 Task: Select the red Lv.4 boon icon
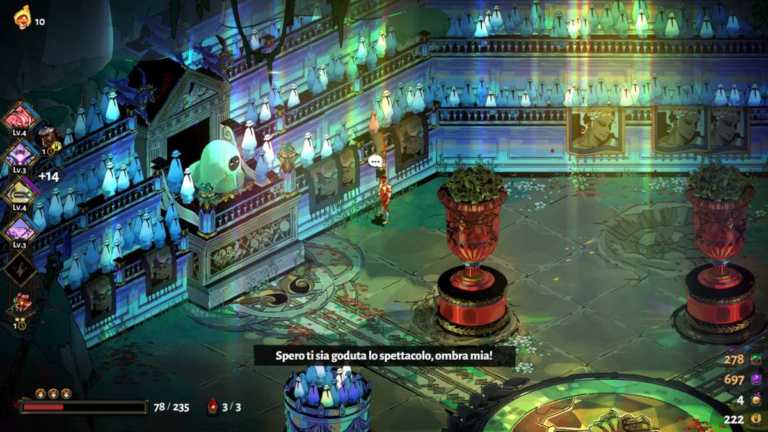pos(21,117)
